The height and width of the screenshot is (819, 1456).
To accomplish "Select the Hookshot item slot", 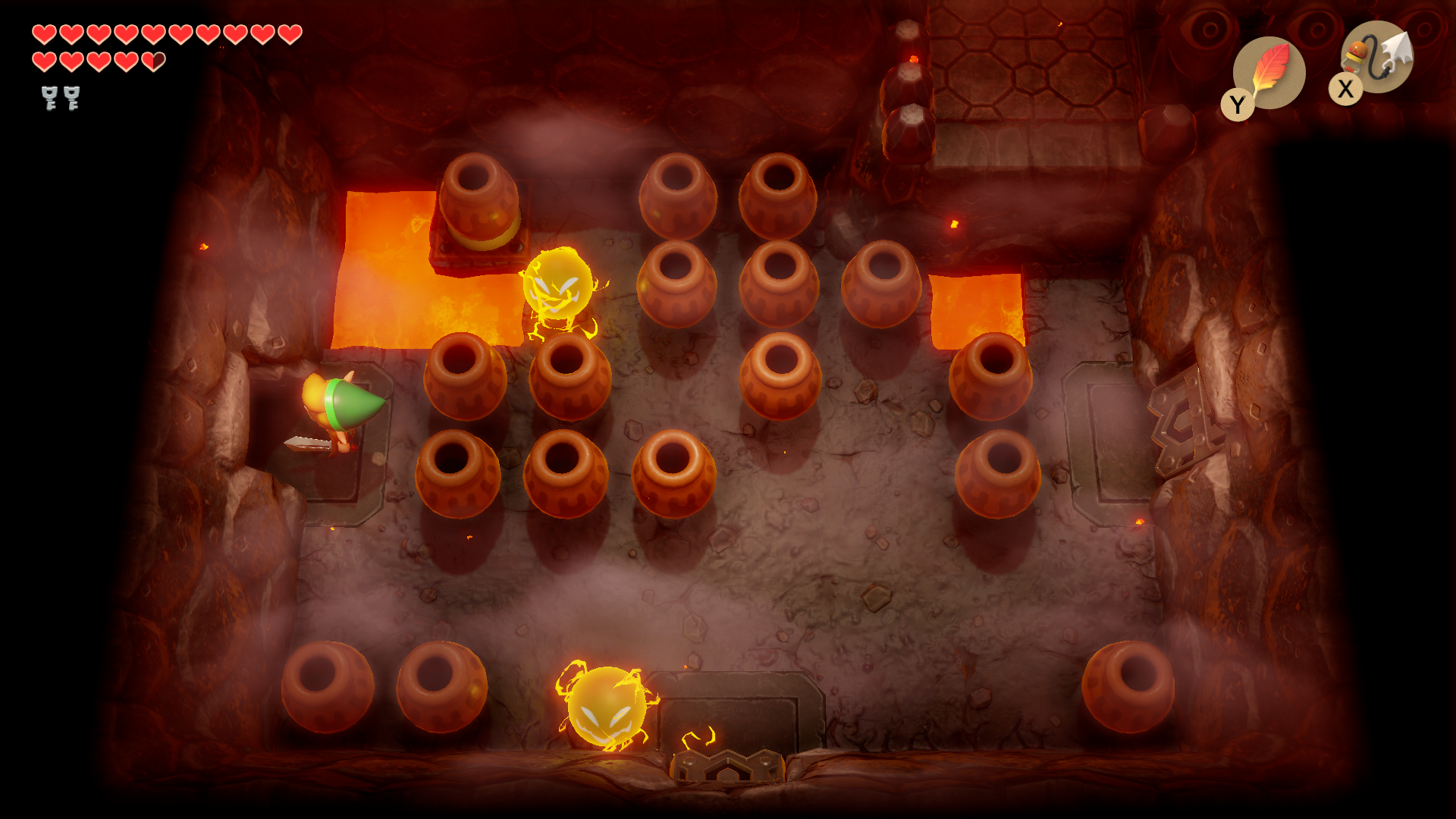I will tap(1376, 58).
